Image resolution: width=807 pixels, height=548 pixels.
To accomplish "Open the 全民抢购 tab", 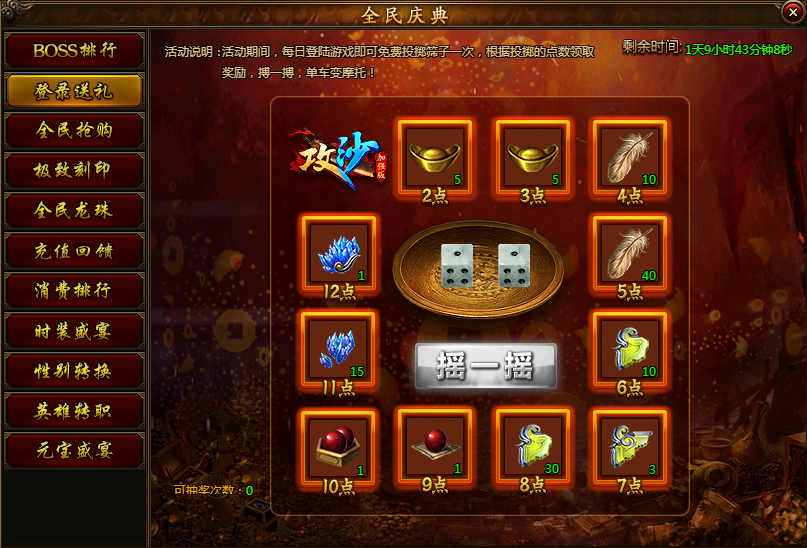I will tap(74, 130).
